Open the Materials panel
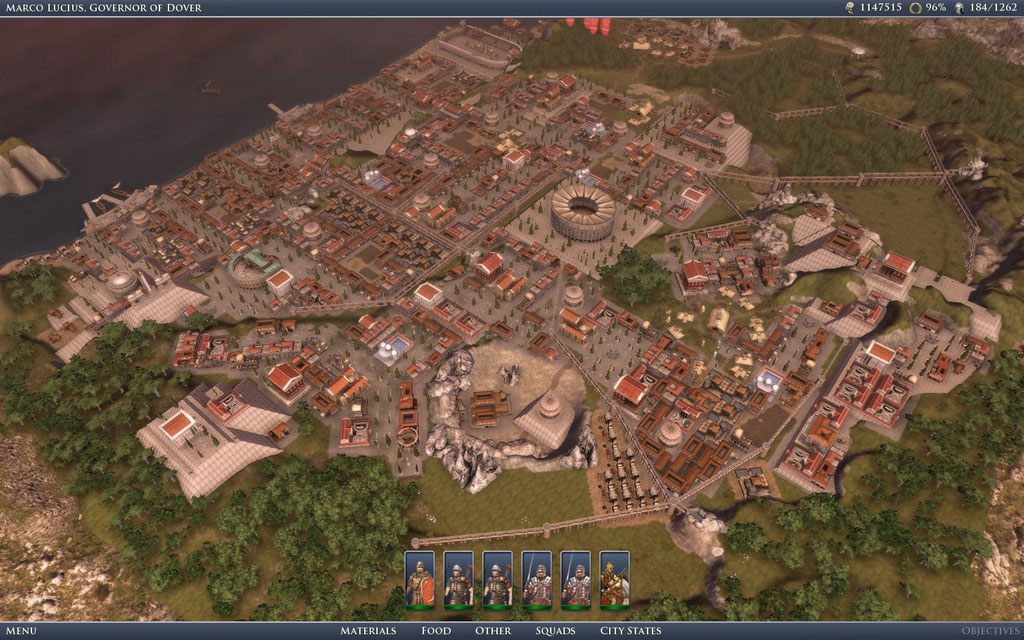The width and height of the screenshot is (1024, 640). click(368, 631)
